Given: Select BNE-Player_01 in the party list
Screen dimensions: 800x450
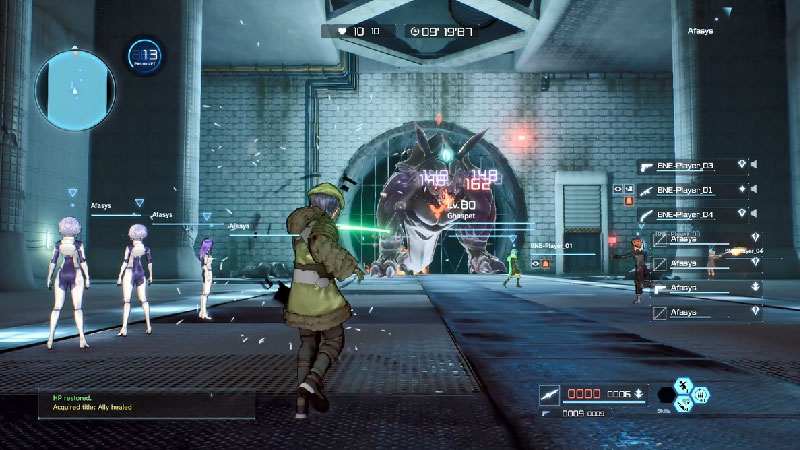Looking at the screenshot, I should click(x=692, y=189).
